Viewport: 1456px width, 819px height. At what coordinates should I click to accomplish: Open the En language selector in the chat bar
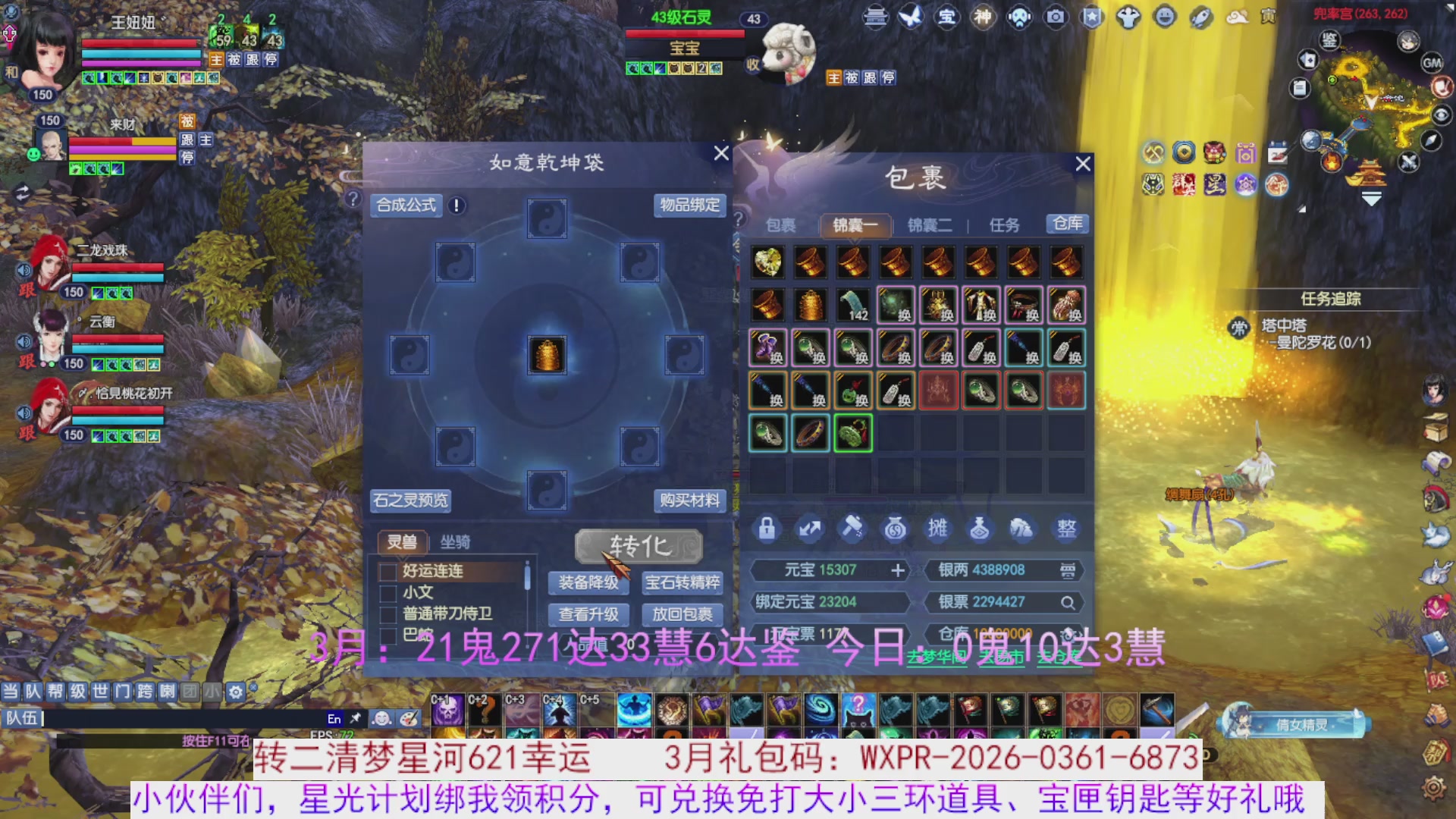pyautogui.click(x=334, y=719)
